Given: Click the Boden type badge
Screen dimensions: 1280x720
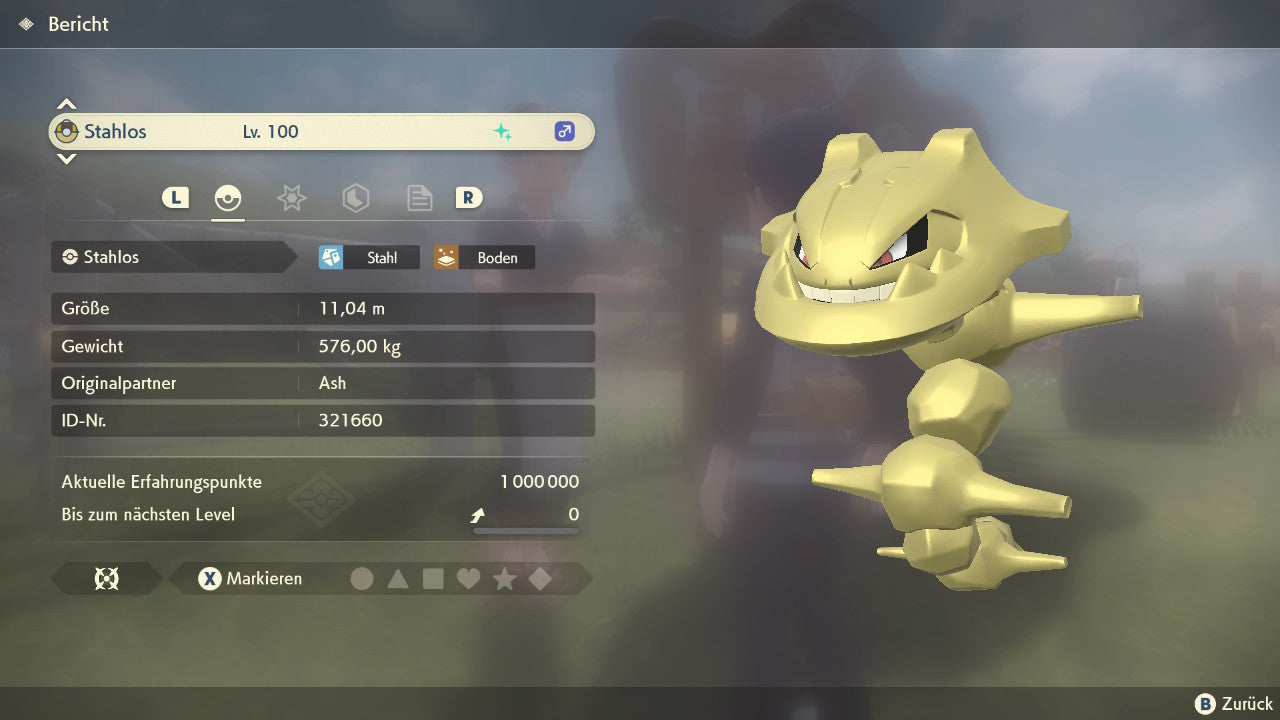Looking at the screenshot, I should 484,258.
